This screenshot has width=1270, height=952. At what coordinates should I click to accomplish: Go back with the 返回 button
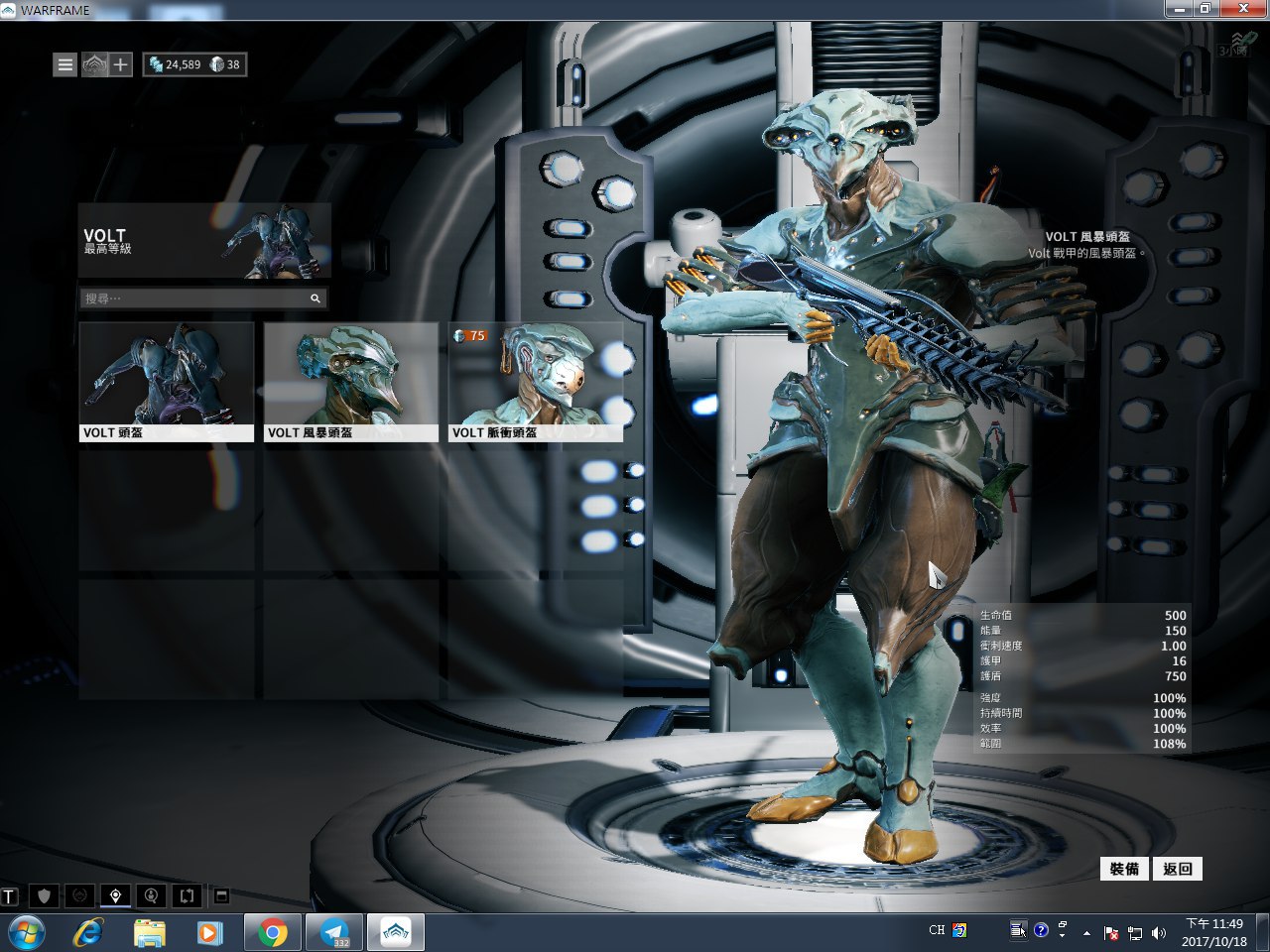click(1178, 869)
